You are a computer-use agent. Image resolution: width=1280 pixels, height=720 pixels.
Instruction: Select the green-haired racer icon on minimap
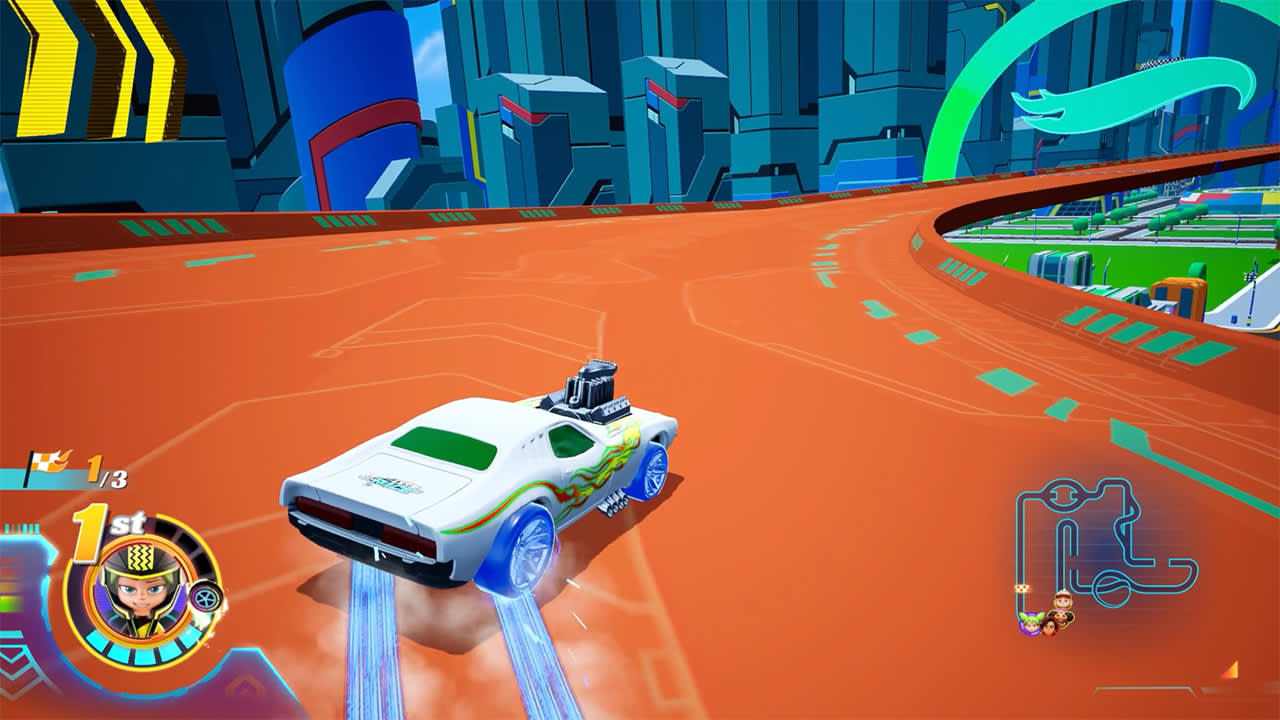[x=1031, y=623]
